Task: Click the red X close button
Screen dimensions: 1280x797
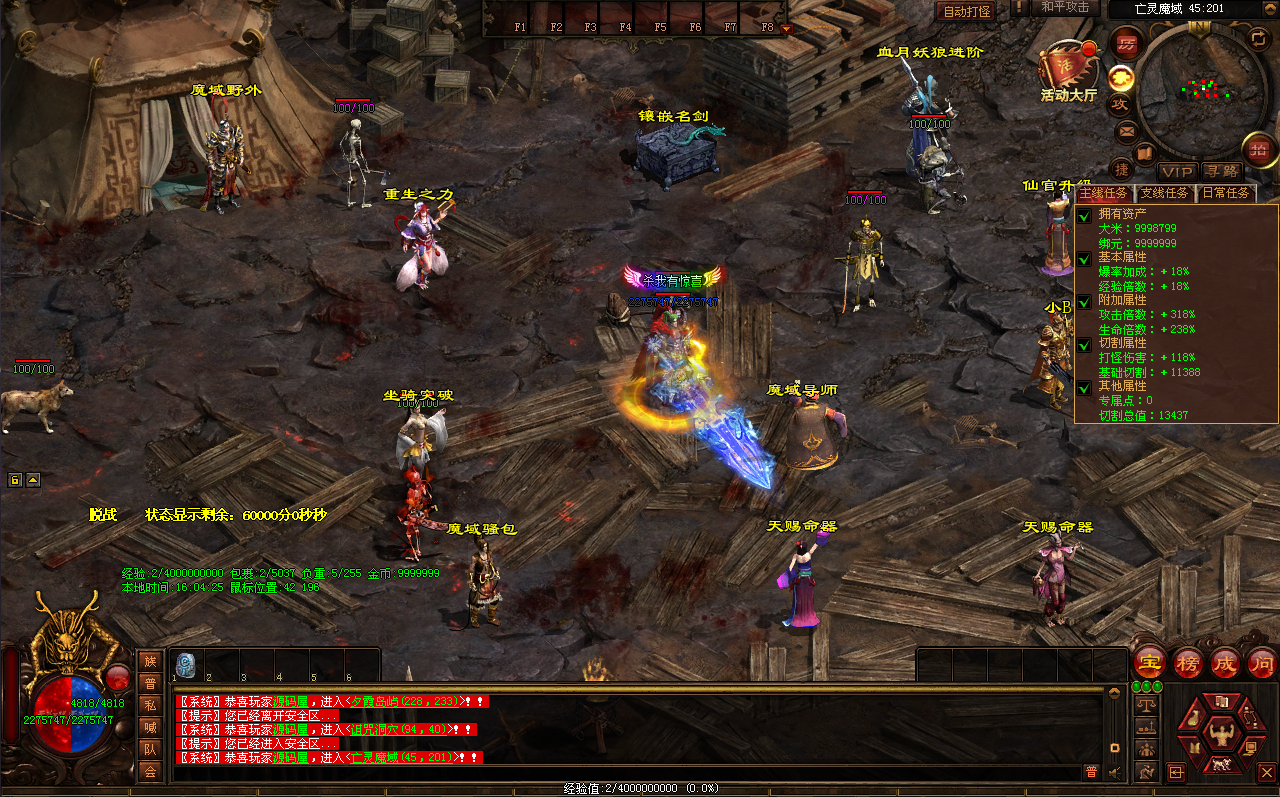Action: coord(1266,772)
